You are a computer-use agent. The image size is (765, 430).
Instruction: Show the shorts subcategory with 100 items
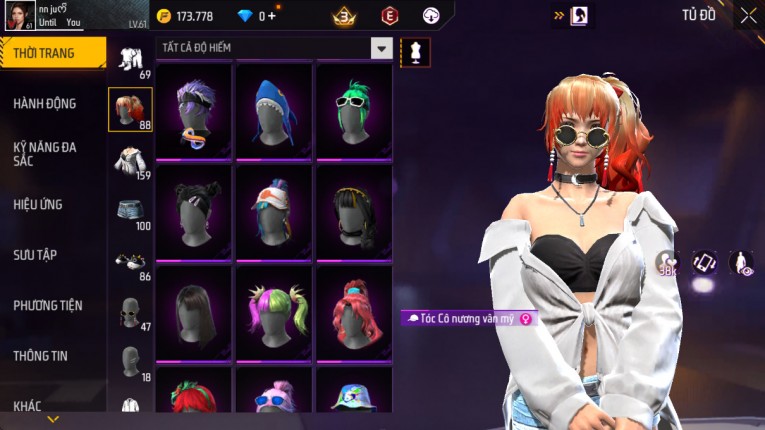coord(130,212)
